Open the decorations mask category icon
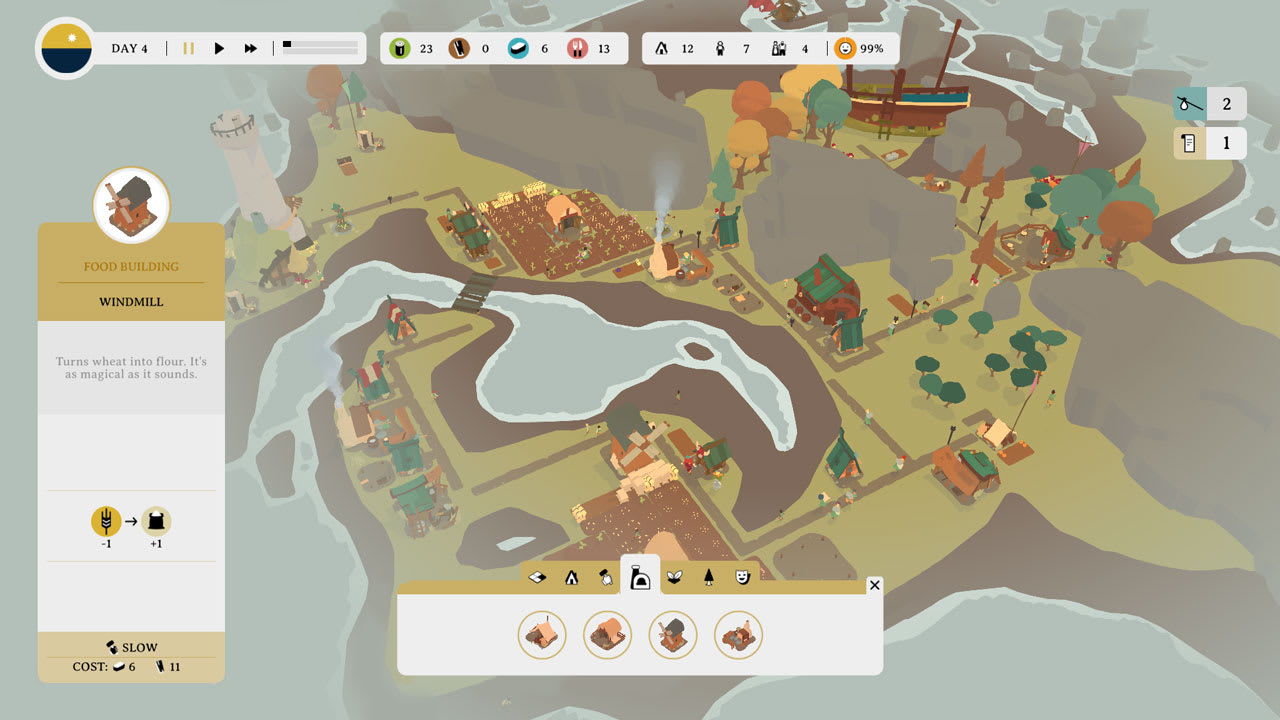 pyautogui.click(x=741, y=577)
